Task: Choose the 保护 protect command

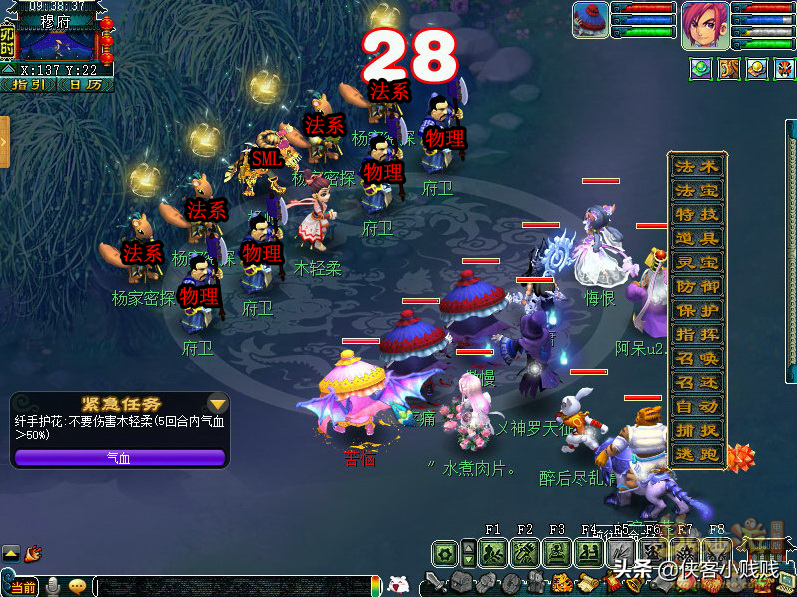Action: pos(696,311)
